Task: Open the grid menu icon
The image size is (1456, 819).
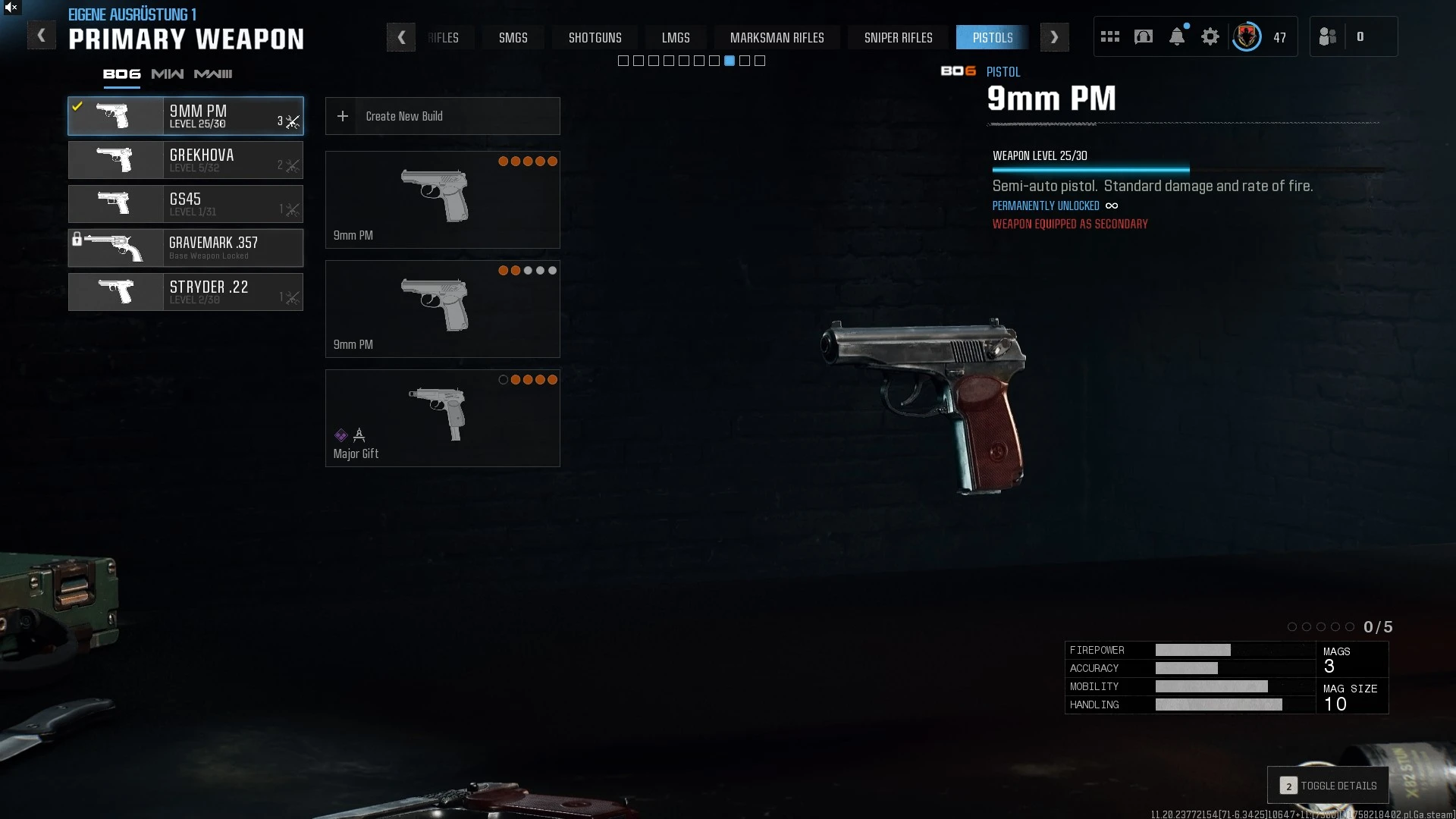Action: (x=1109, y=36)
